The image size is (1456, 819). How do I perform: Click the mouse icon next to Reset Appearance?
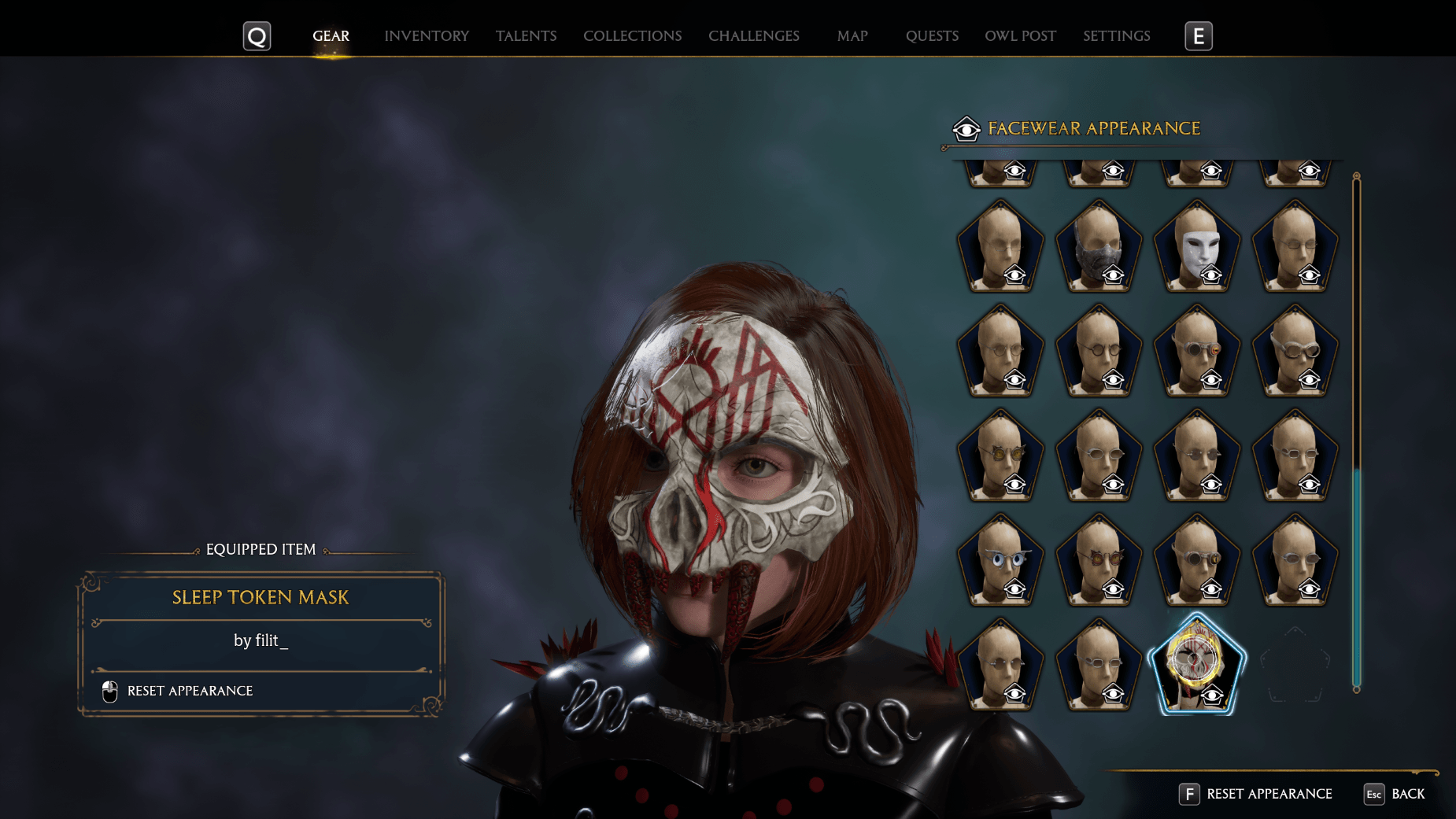[x=109, y=691]
